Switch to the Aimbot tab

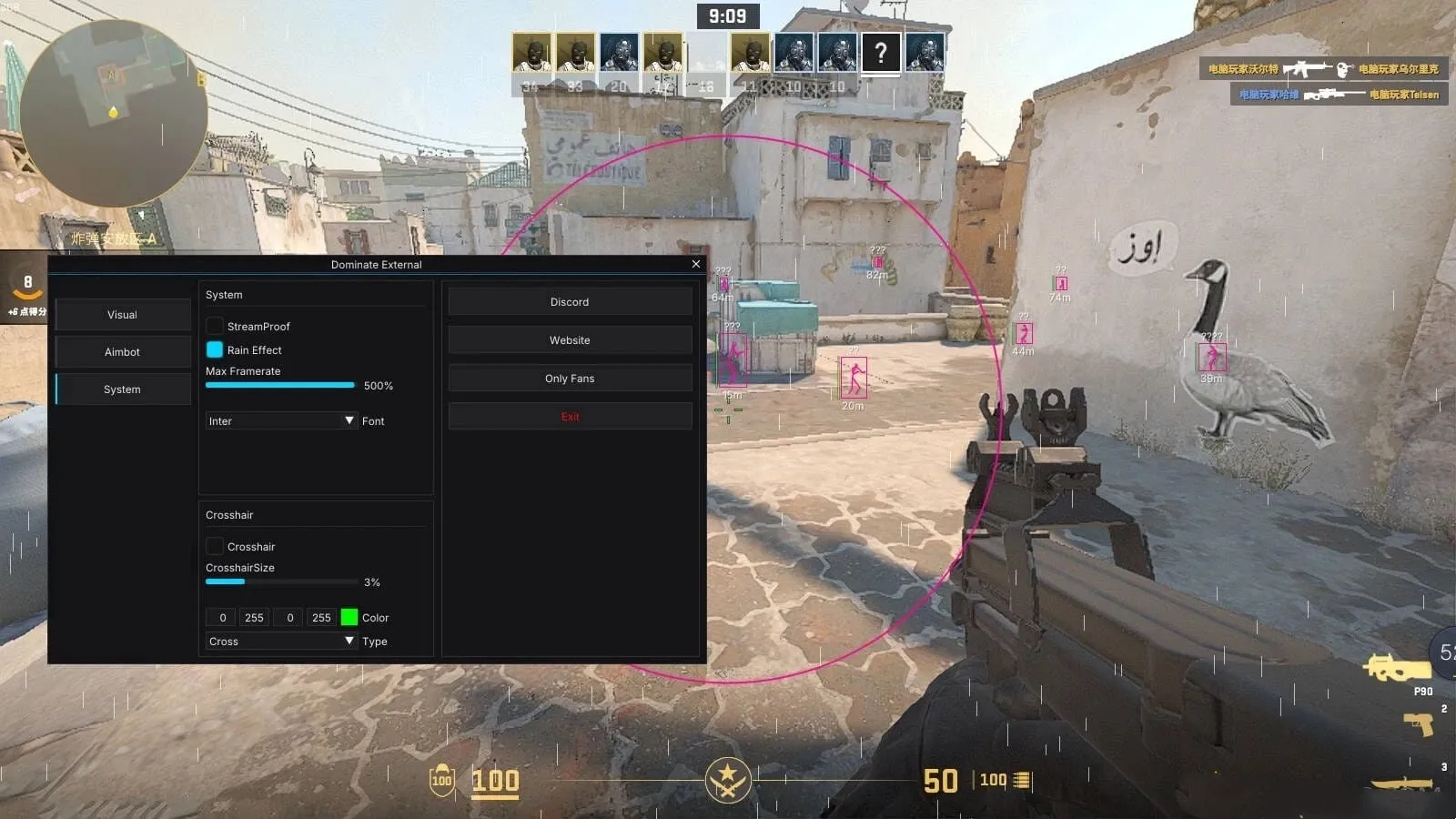[x=122, y=351]
